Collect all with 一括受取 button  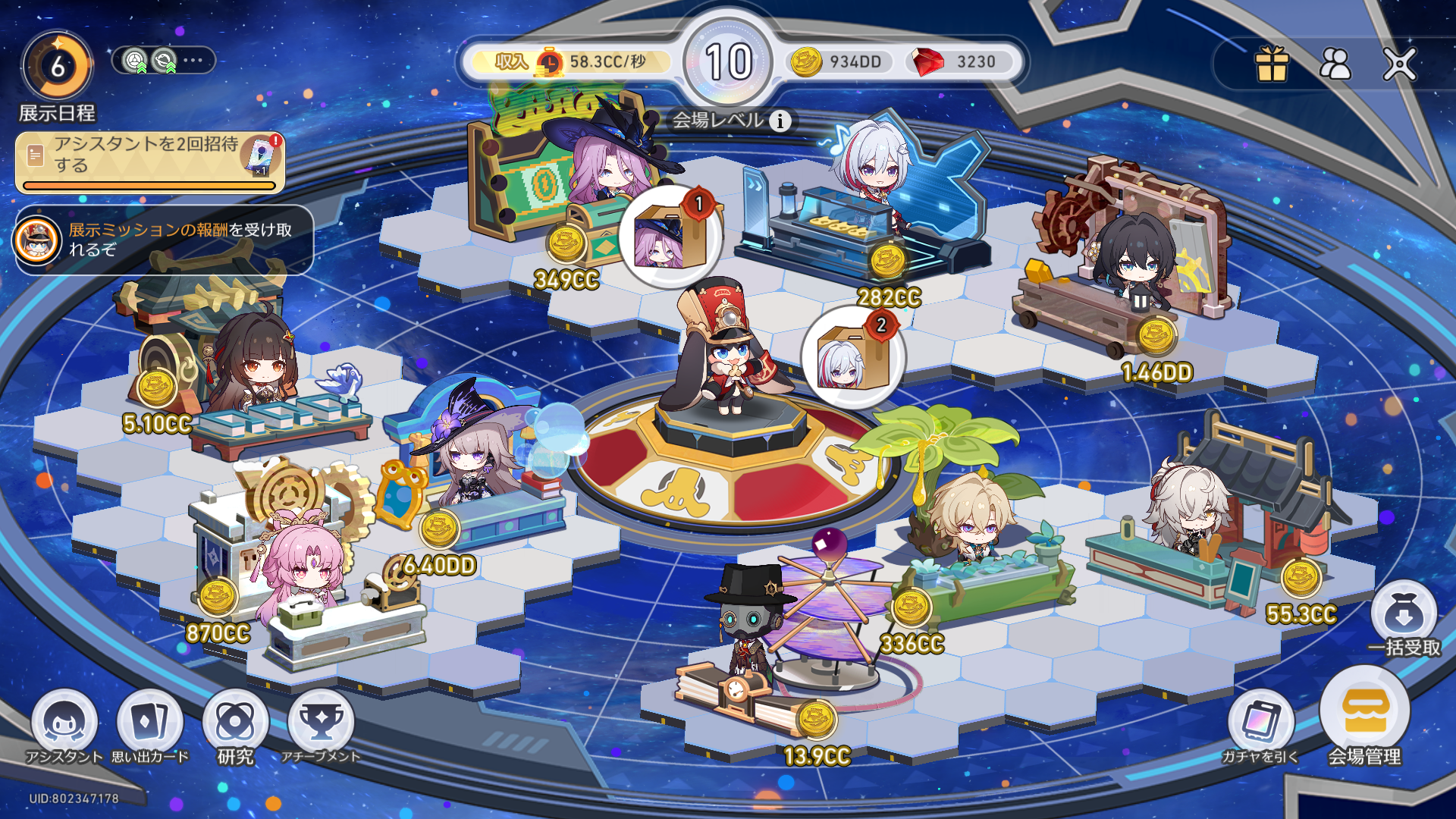click(x=1404, y=618)
